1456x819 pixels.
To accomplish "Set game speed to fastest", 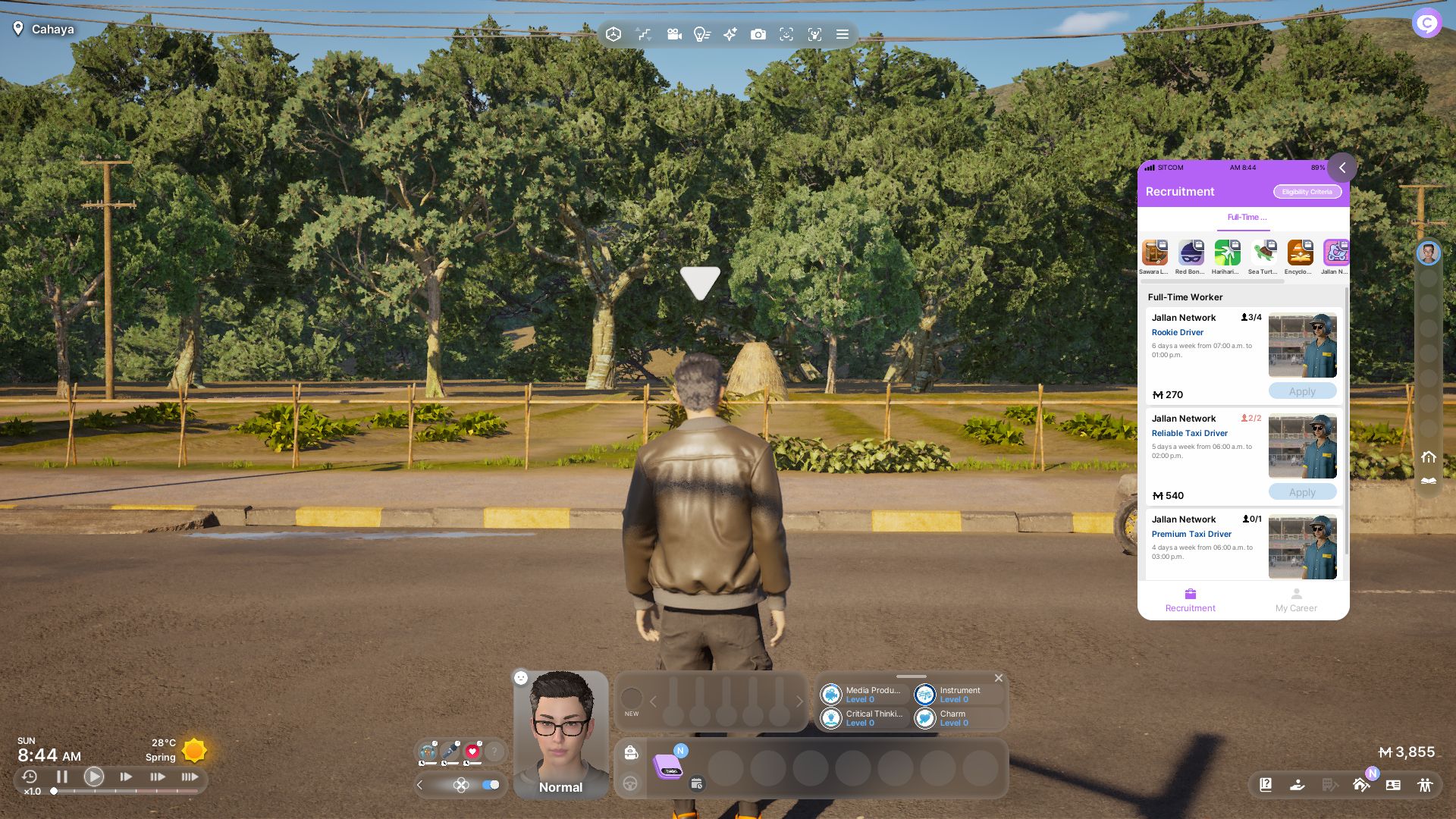I will tap(190, 777).
